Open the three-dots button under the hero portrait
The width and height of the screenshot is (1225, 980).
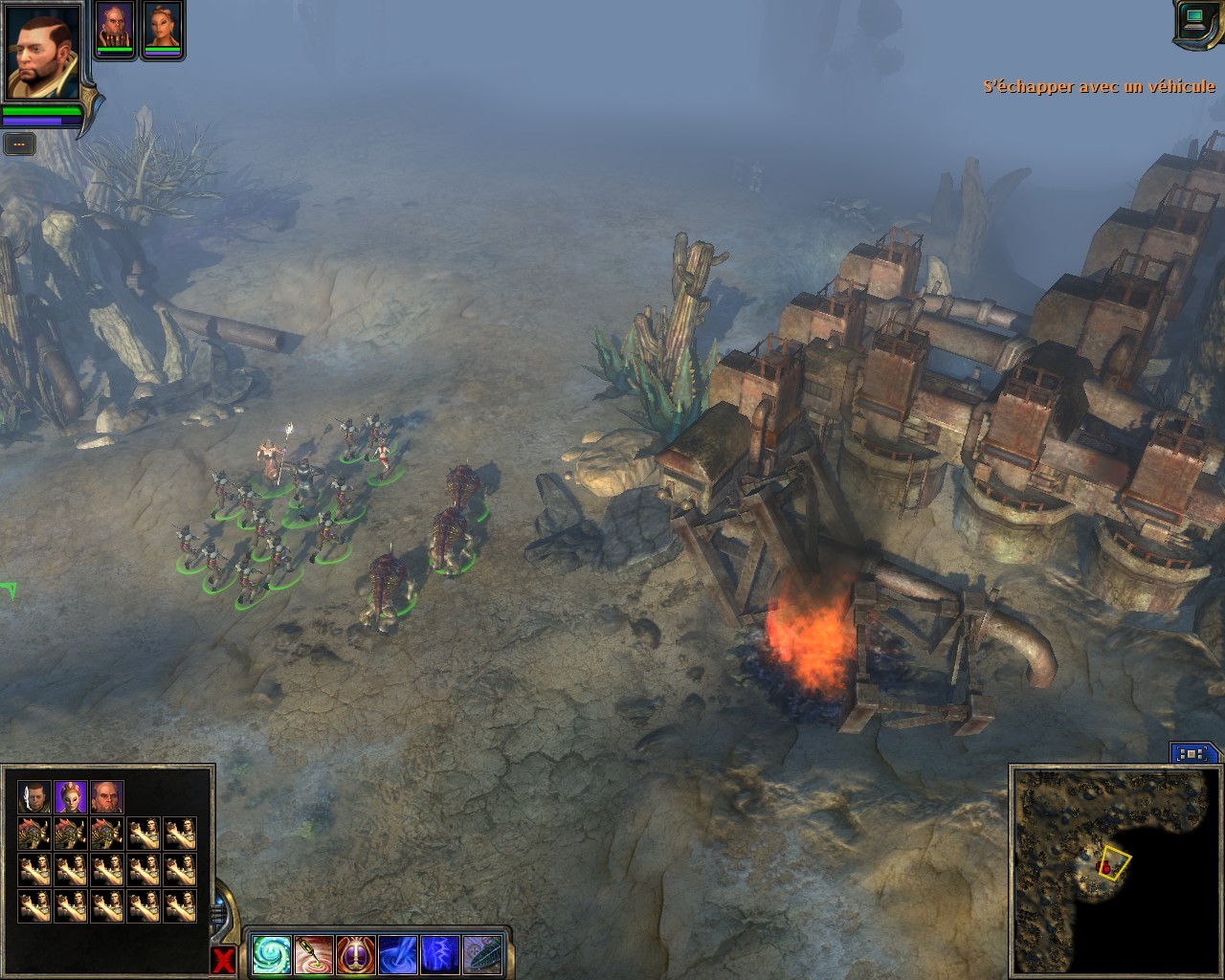tap(19, 145)
